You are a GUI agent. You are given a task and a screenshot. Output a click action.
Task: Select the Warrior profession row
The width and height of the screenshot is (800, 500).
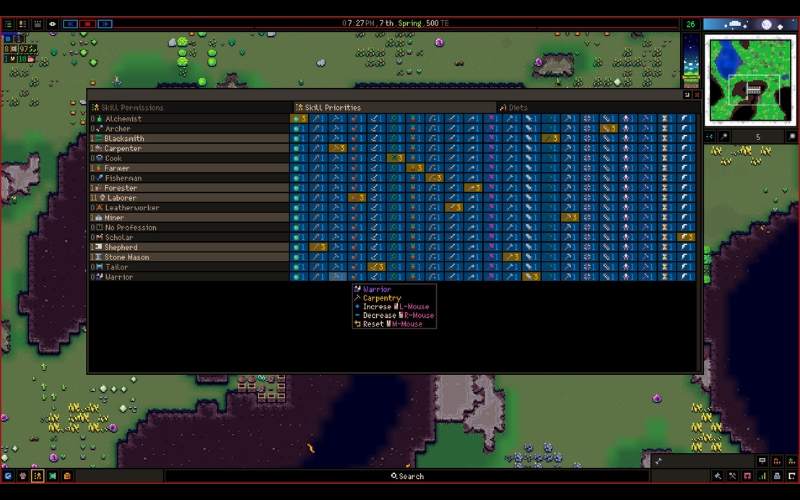pyautogui.click(x=119, y=277)
